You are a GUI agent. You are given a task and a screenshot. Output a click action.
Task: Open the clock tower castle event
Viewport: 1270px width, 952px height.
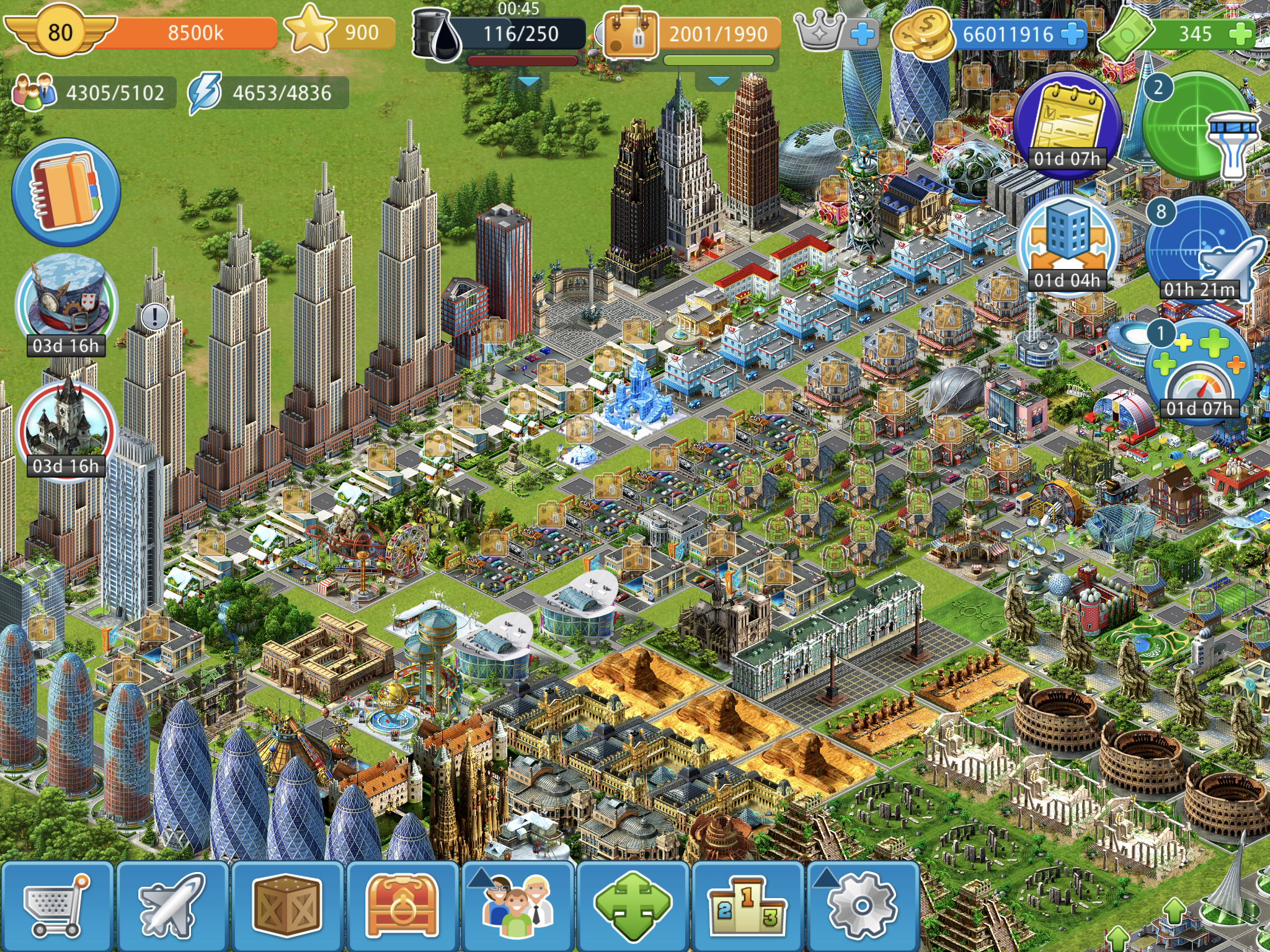(x=66, y=425)
